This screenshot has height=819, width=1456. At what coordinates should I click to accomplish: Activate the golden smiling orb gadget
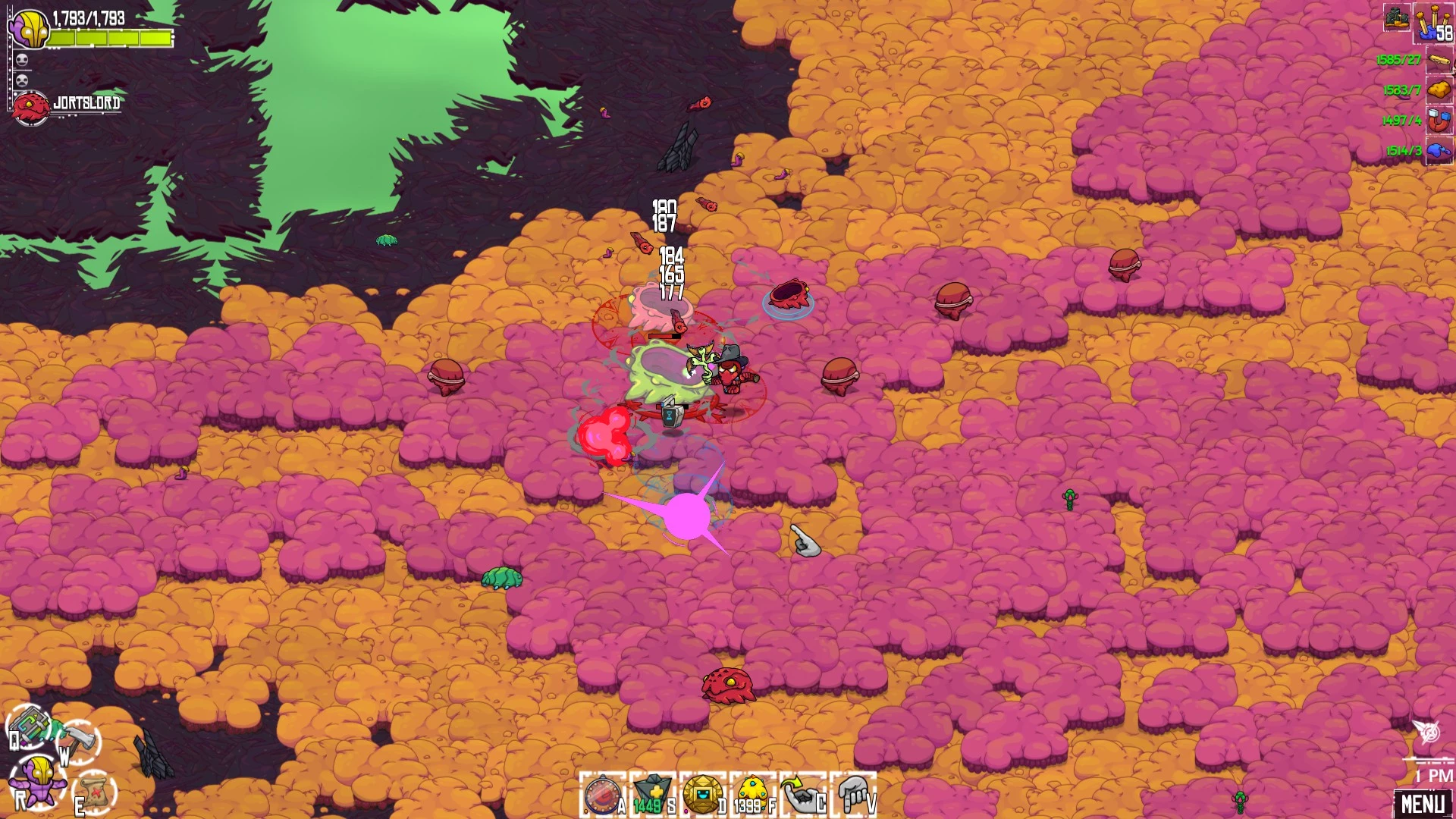click(x=702, y=795)
